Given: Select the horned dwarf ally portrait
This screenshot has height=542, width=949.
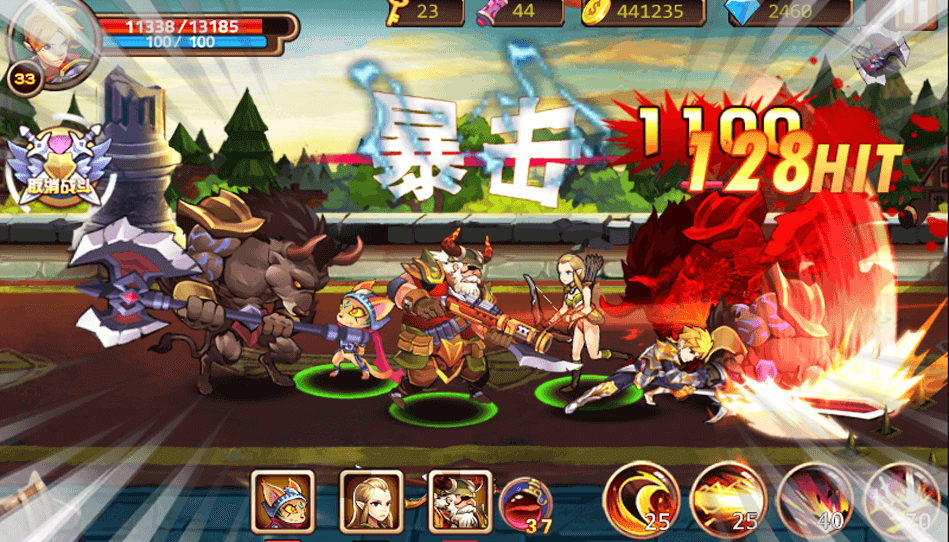Looking at the screenshot, I should (460, 501).
